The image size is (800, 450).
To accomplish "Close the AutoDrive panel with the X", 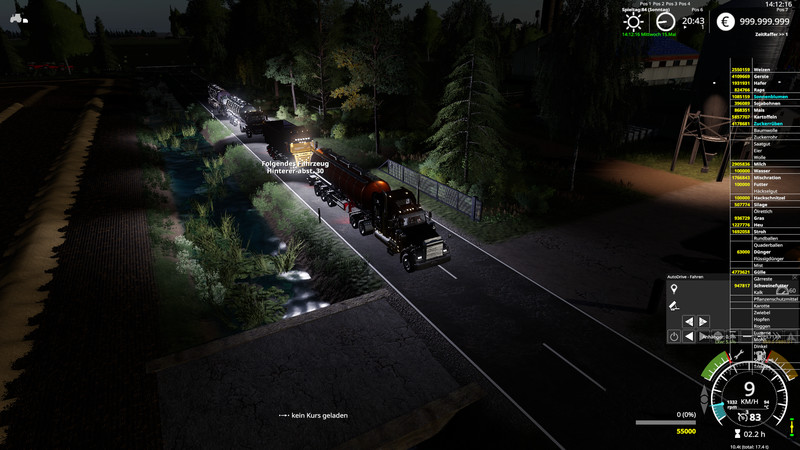I will [x=793, y=276].
